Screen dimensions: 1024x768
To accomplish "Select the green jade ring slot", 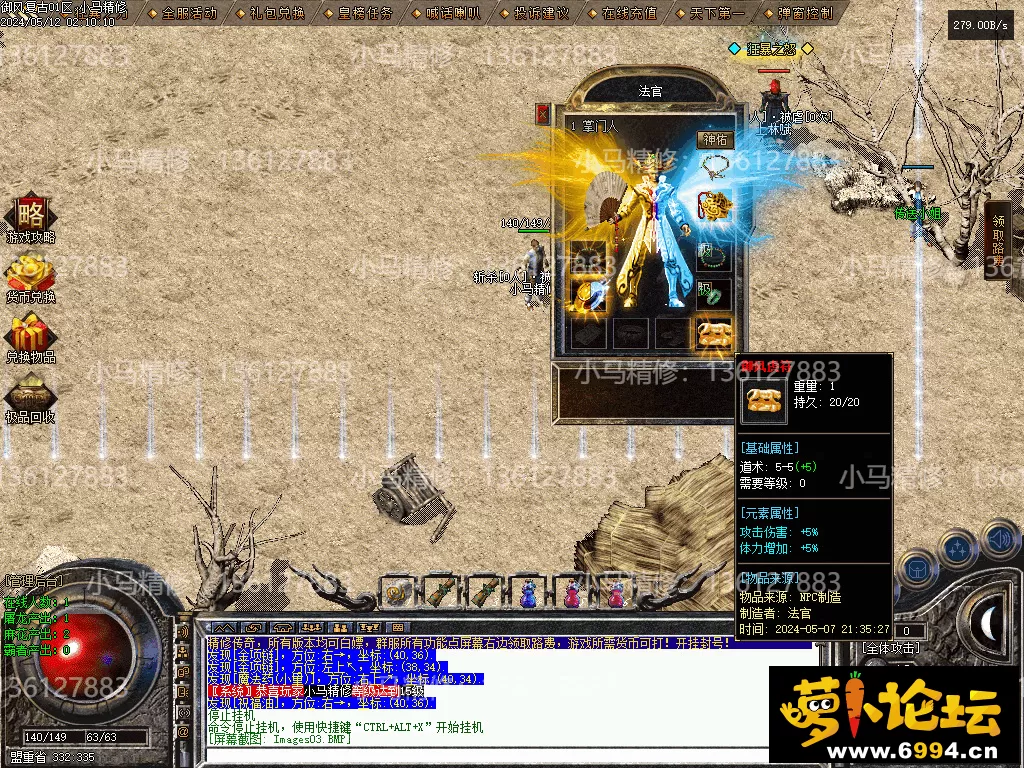I will click(715, 294).
